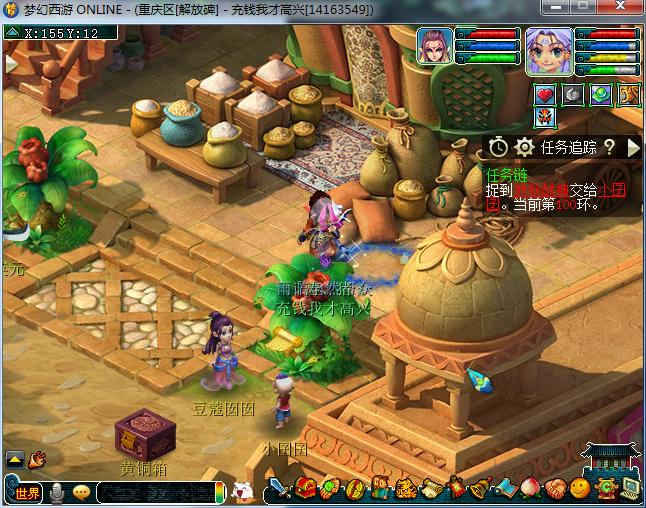The height and width of the screenshot is (508, 646).
Task: Open the yellow smiley face friends icon
Action: pos(580,489)
